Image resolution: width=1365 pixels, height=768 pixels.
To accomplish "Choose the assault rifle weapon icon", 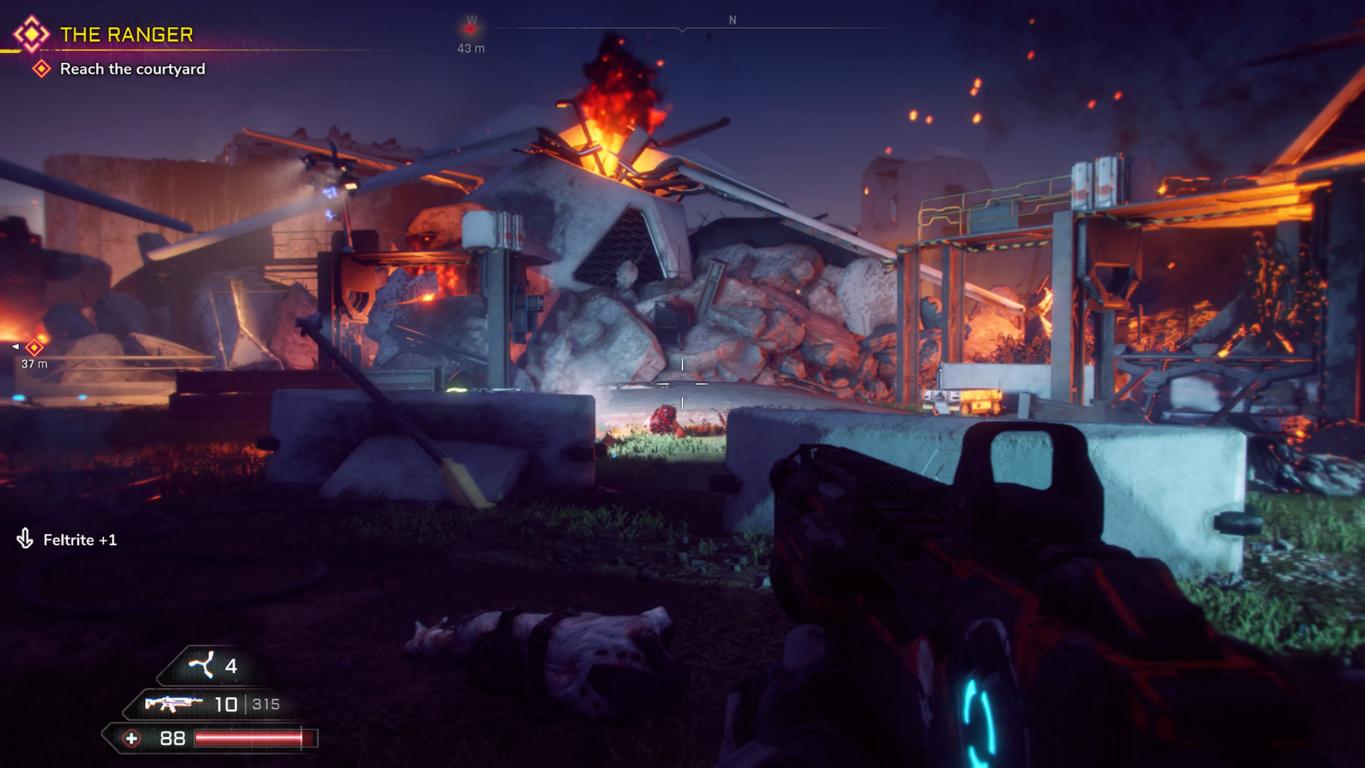I will click(173, 704).
